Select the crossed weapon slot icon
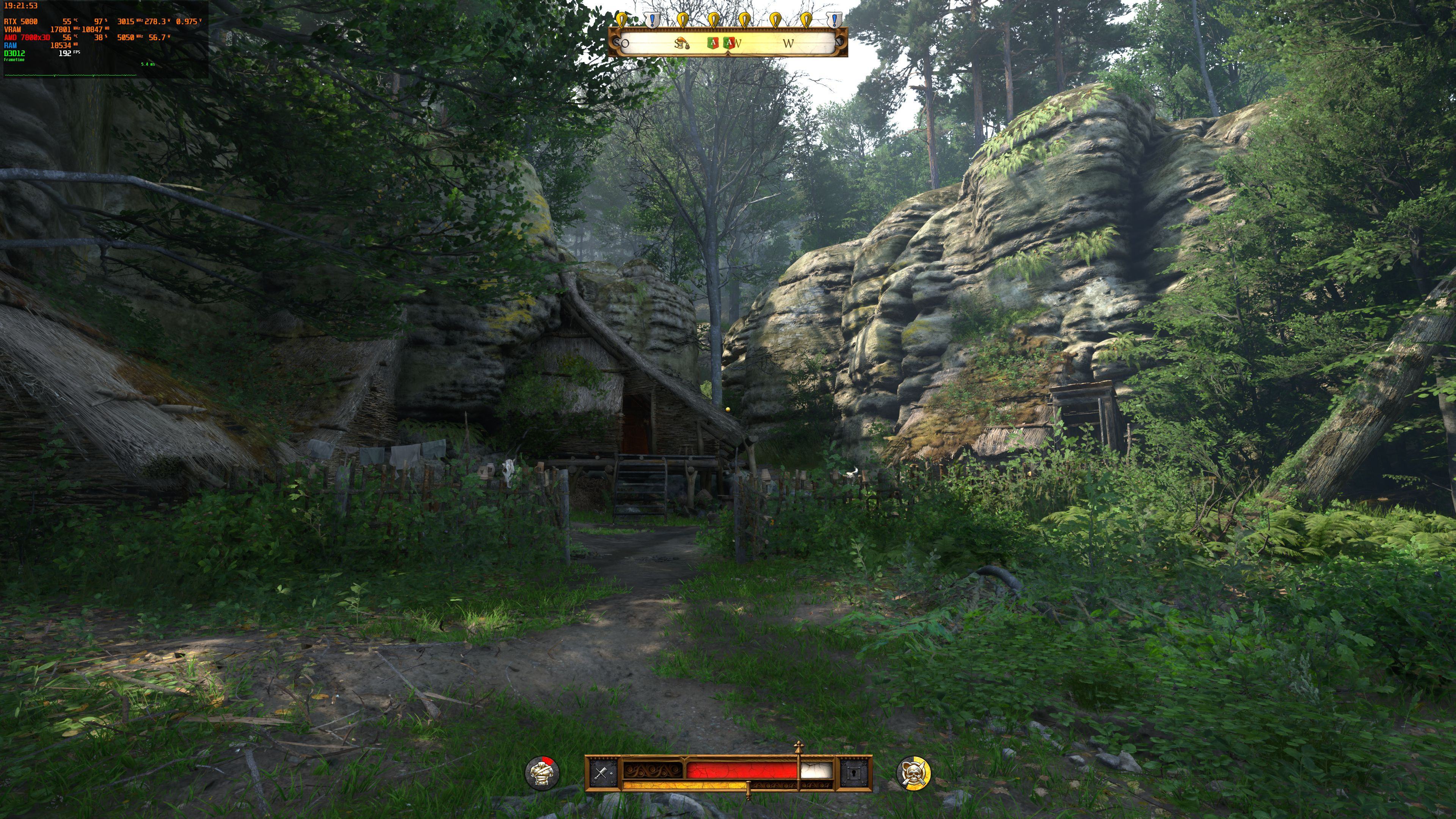 (601, 773)
